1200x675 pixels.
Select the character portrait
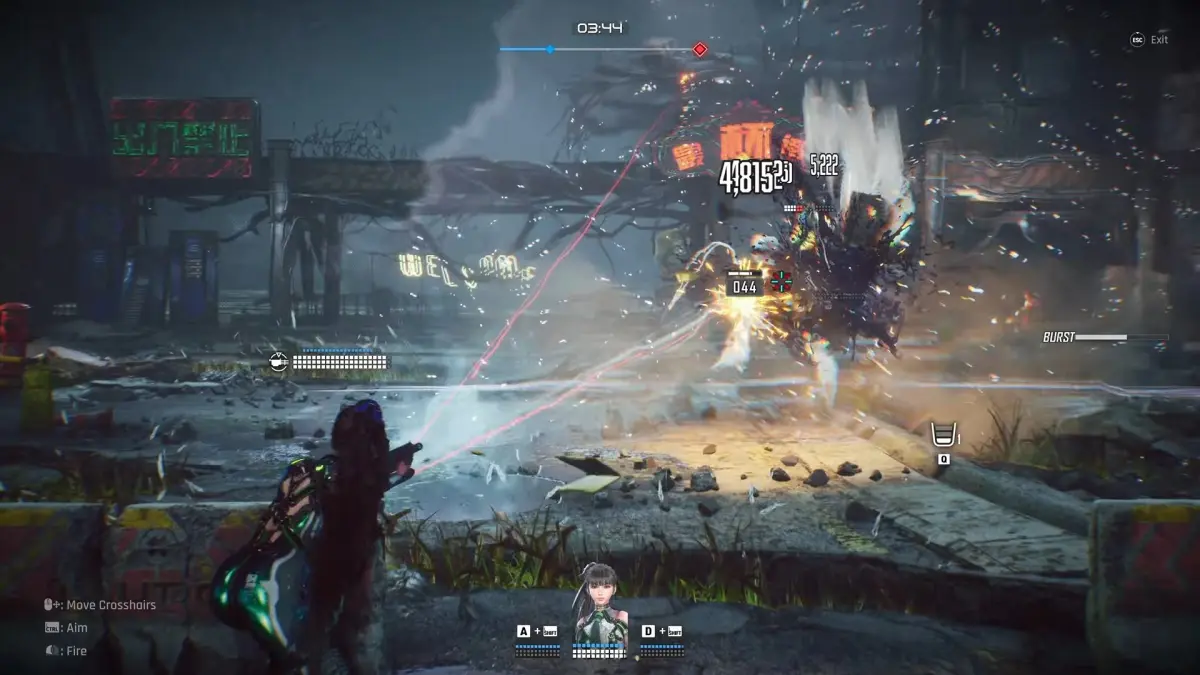click(x=599, y=602)
